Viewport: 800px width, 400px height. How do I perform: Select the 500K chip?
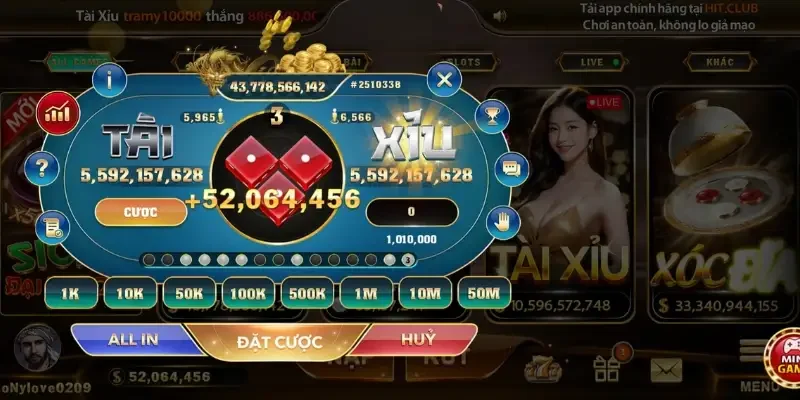tap(306, 293)
